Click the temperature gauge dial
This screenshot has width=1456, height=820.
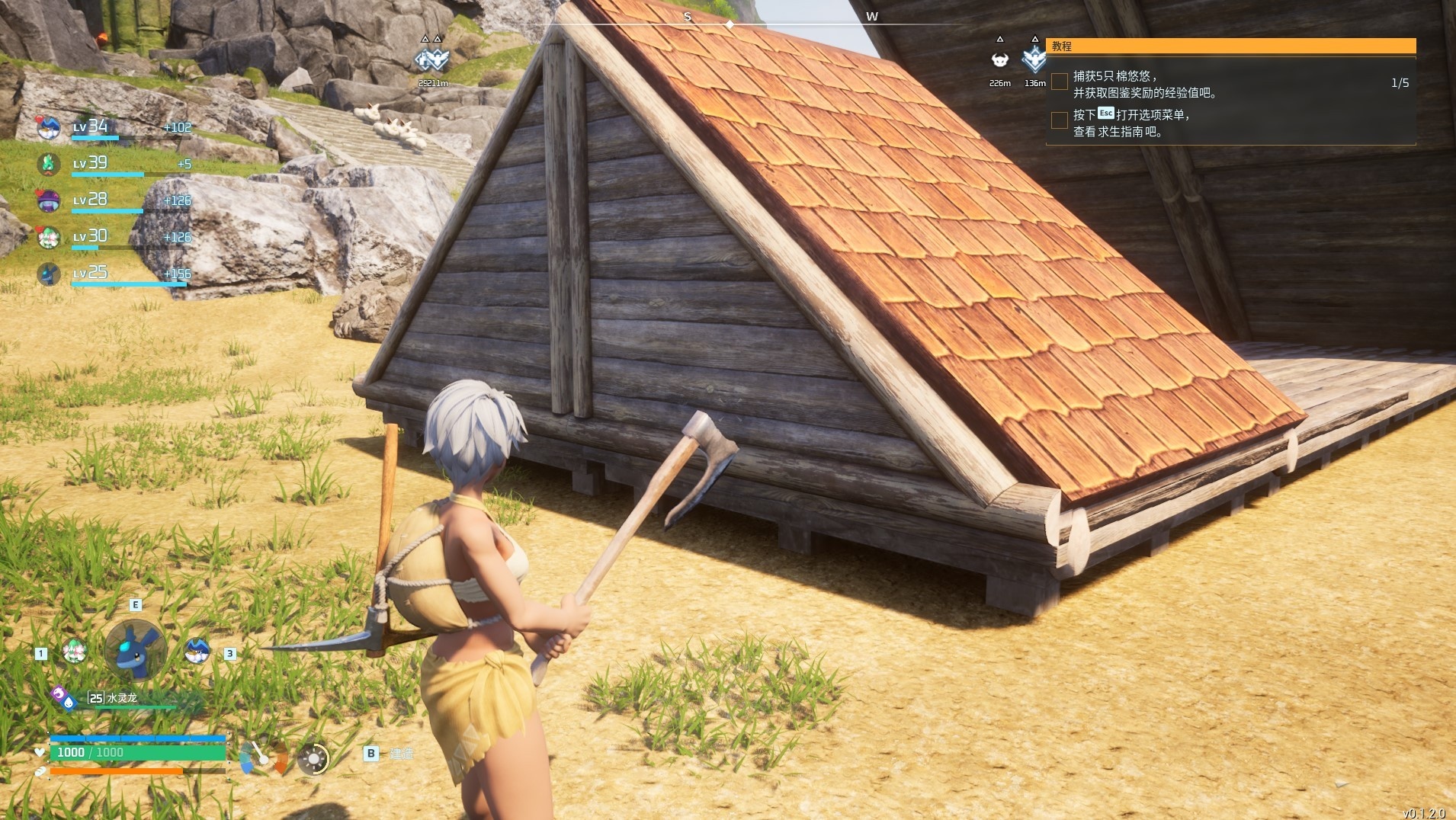pos(263,758)
